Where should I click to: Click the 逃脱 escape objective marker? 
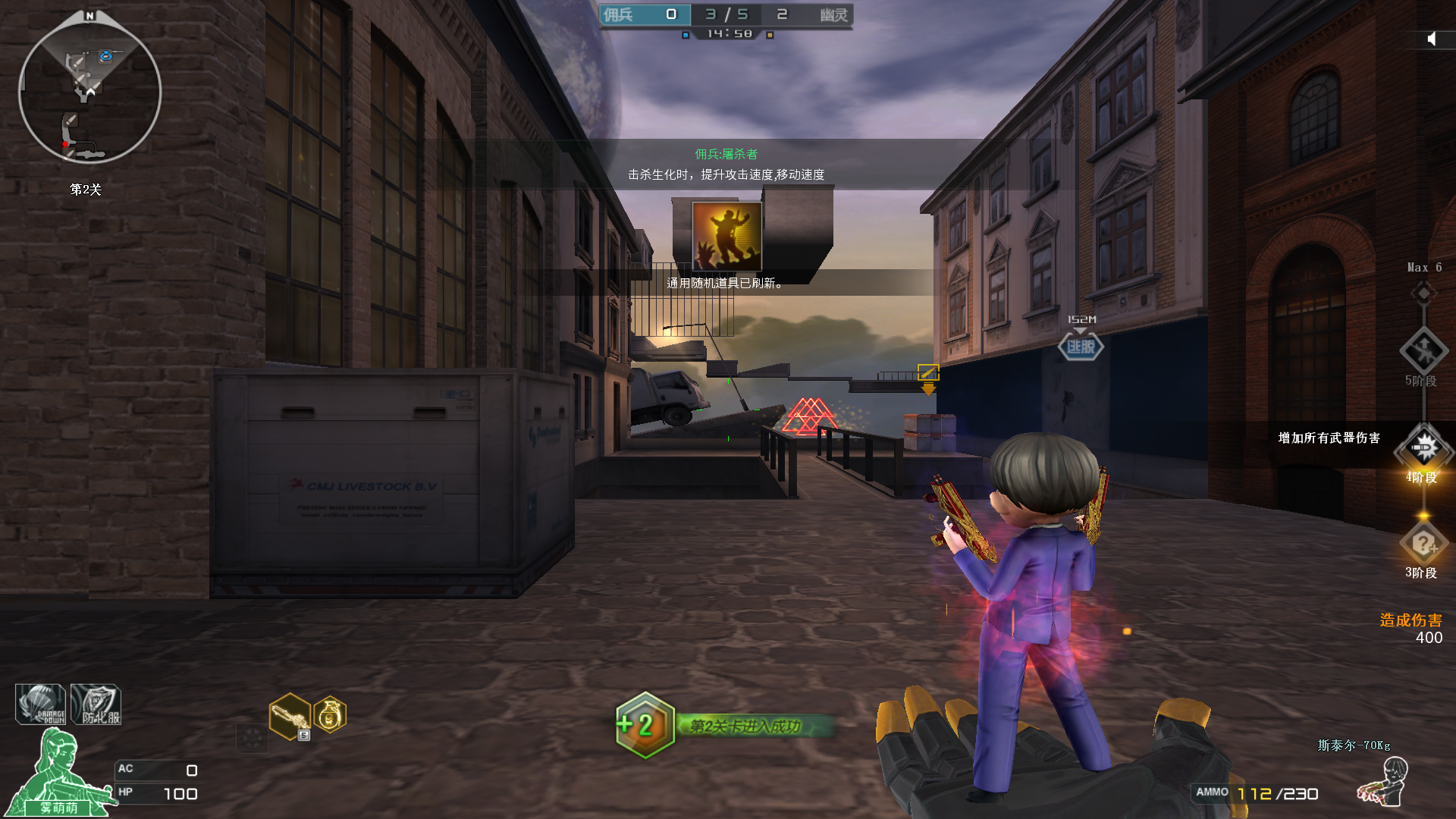[x=1081, y=347]
